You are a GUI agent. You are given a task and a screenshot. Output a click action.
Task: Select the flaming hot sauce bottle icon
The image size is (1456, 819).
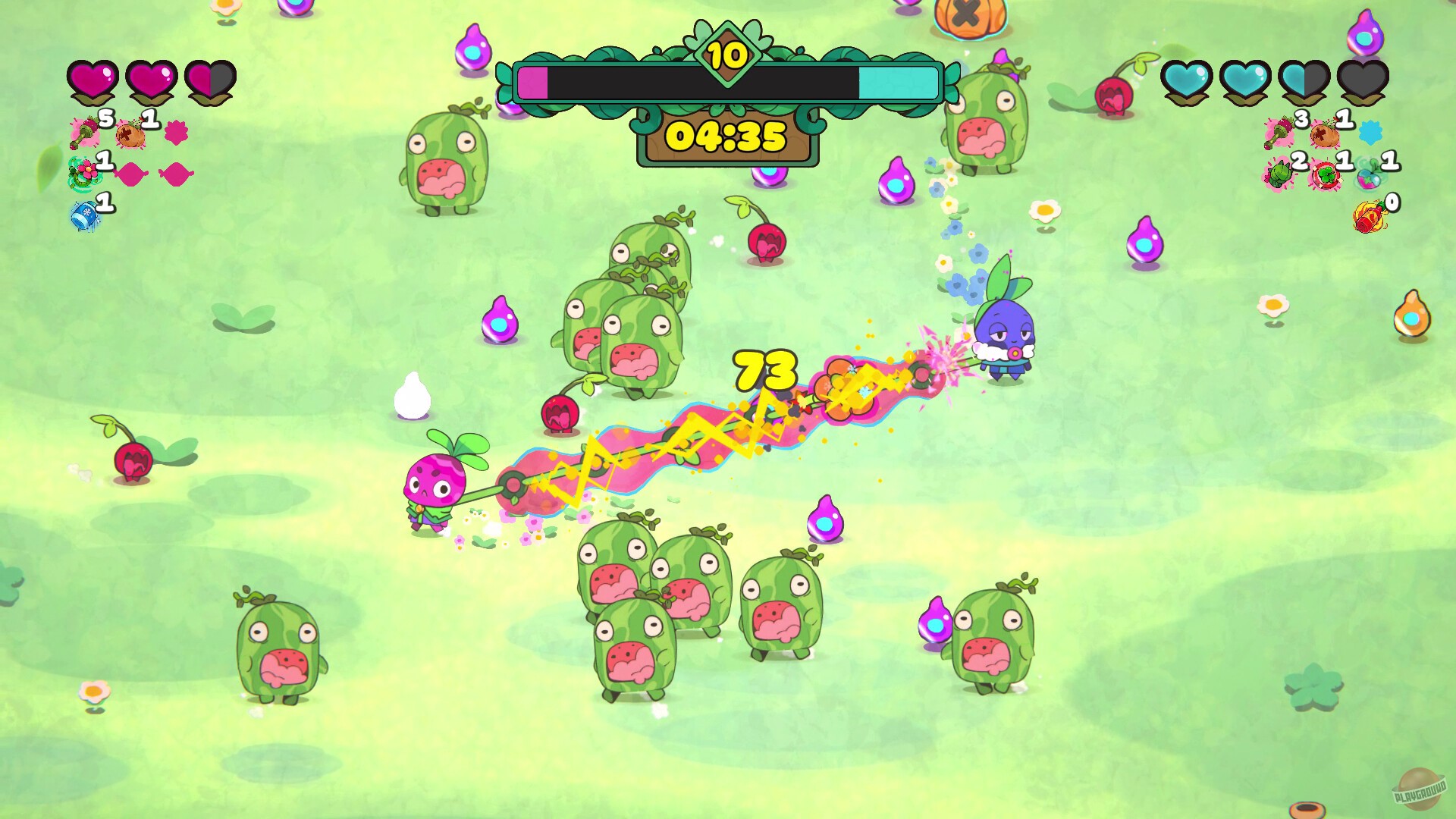coord(1368,217)
